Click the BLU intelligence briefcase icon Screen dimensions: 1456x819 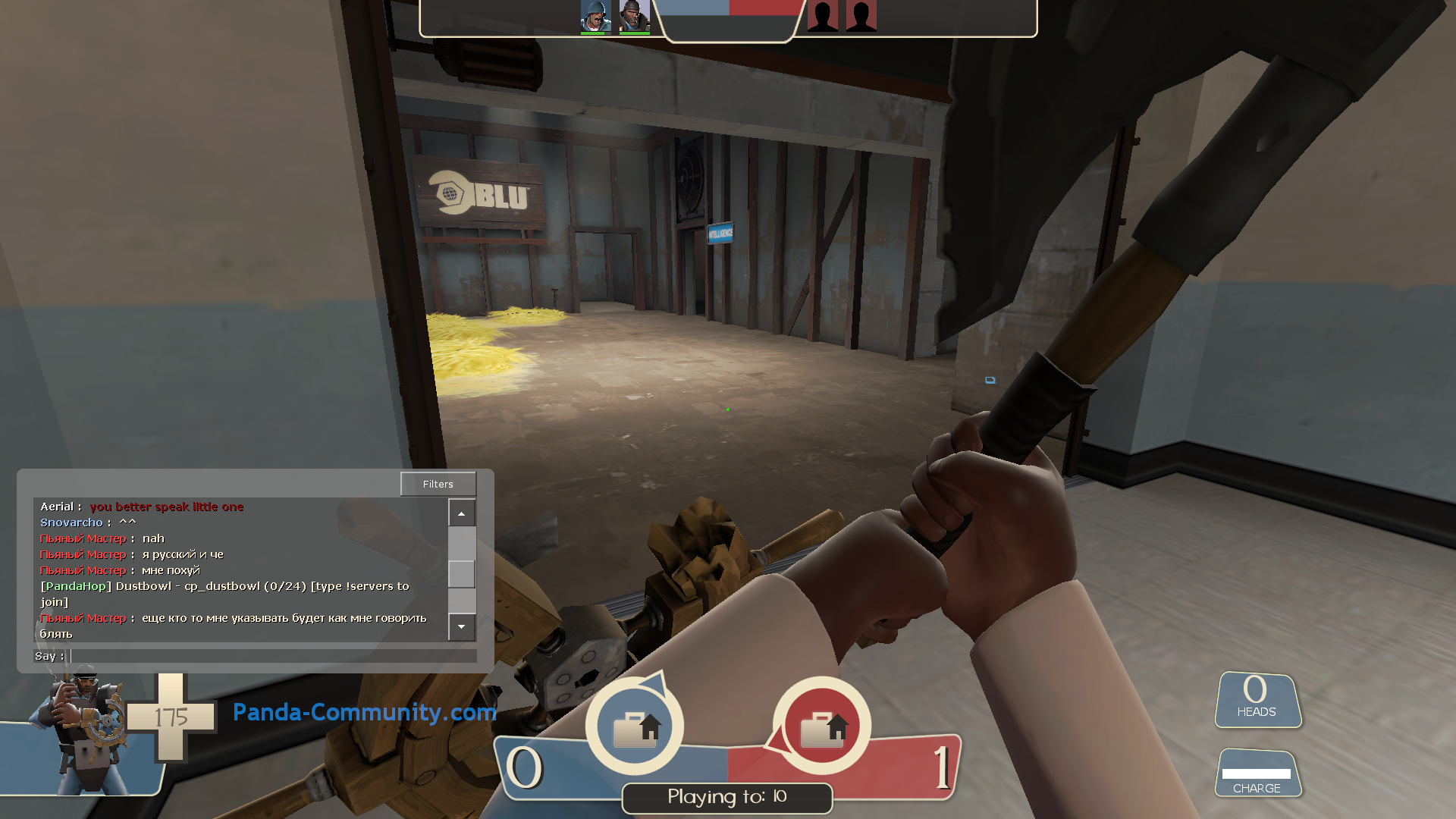tap(635, 726)
